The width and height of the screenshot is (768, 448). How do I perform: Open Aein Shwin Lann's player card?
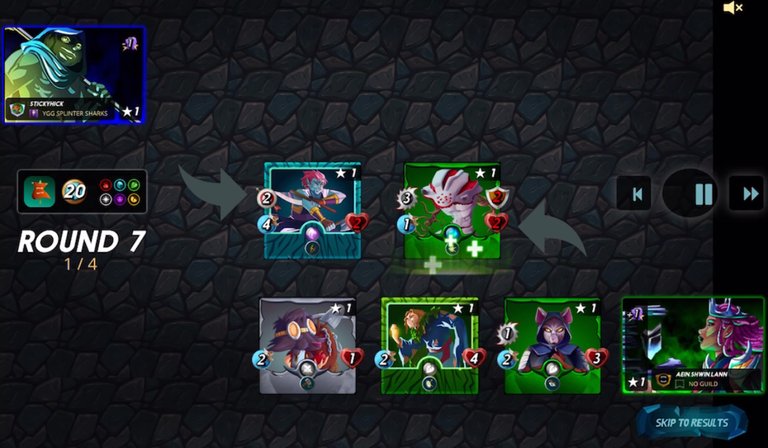(x=692, y=344)
